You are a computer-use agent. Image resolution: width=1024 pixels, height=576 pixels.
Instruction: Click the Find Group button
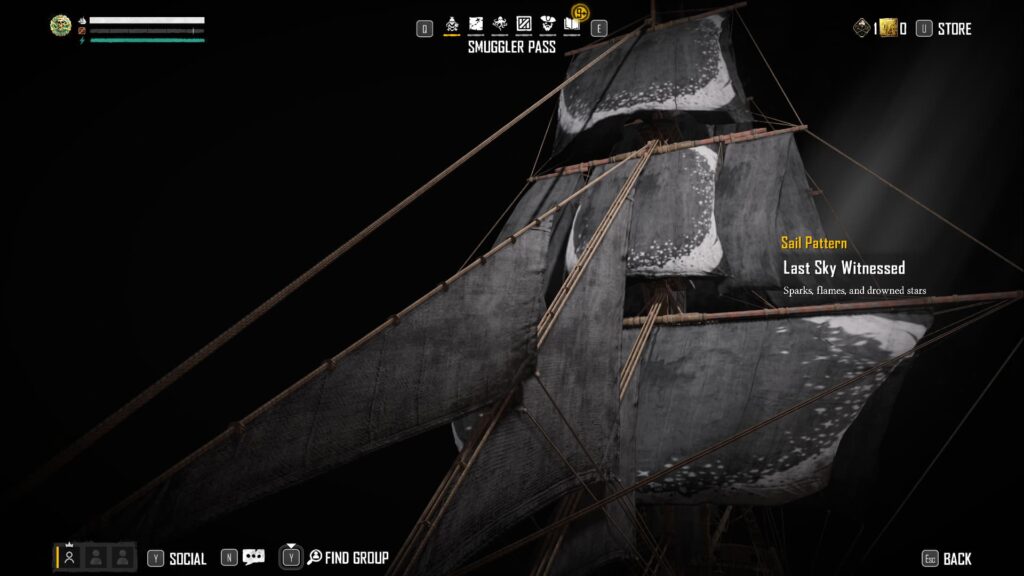[356, 558]
